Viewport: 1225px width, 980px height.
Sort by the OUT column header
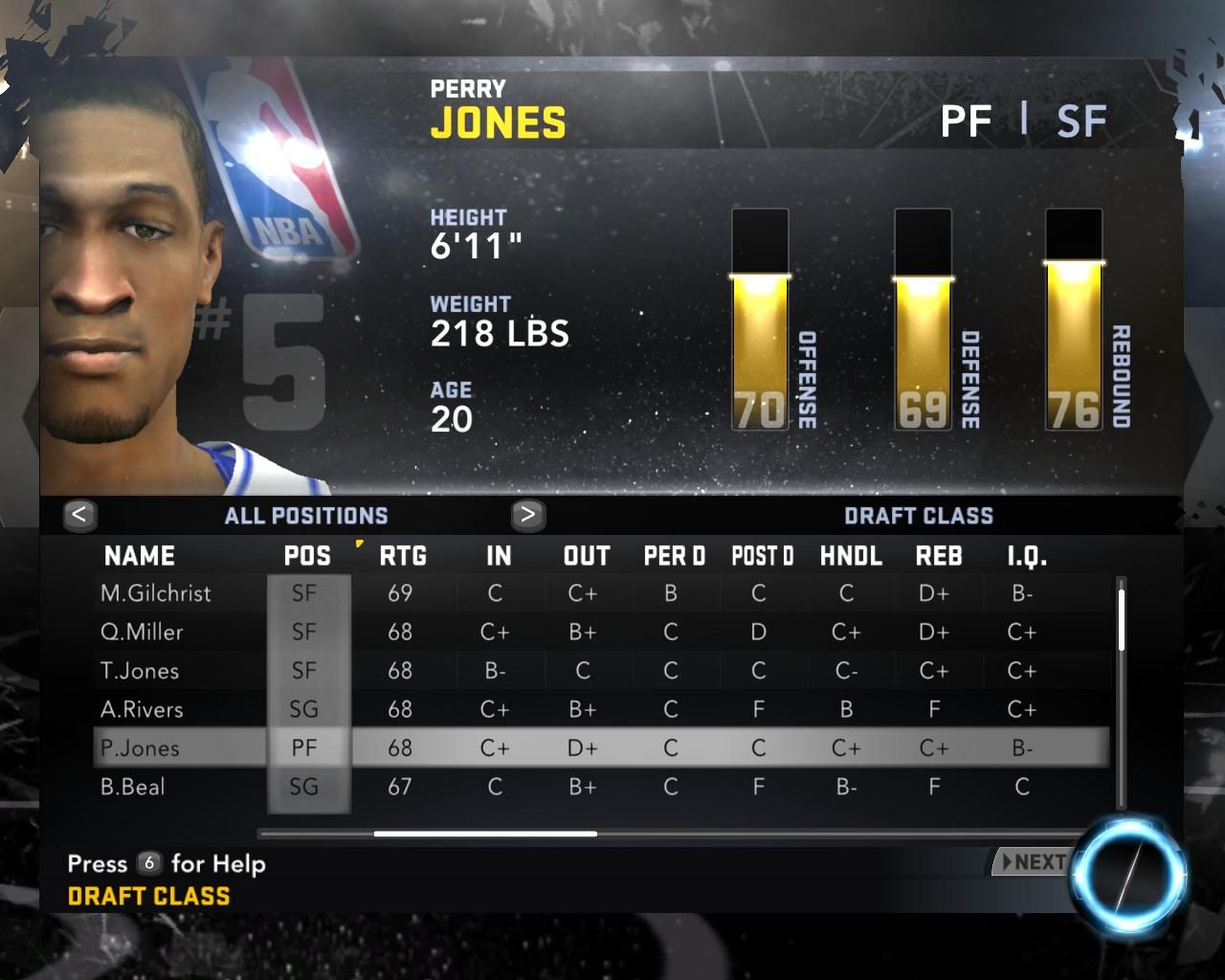click(587, 556)
